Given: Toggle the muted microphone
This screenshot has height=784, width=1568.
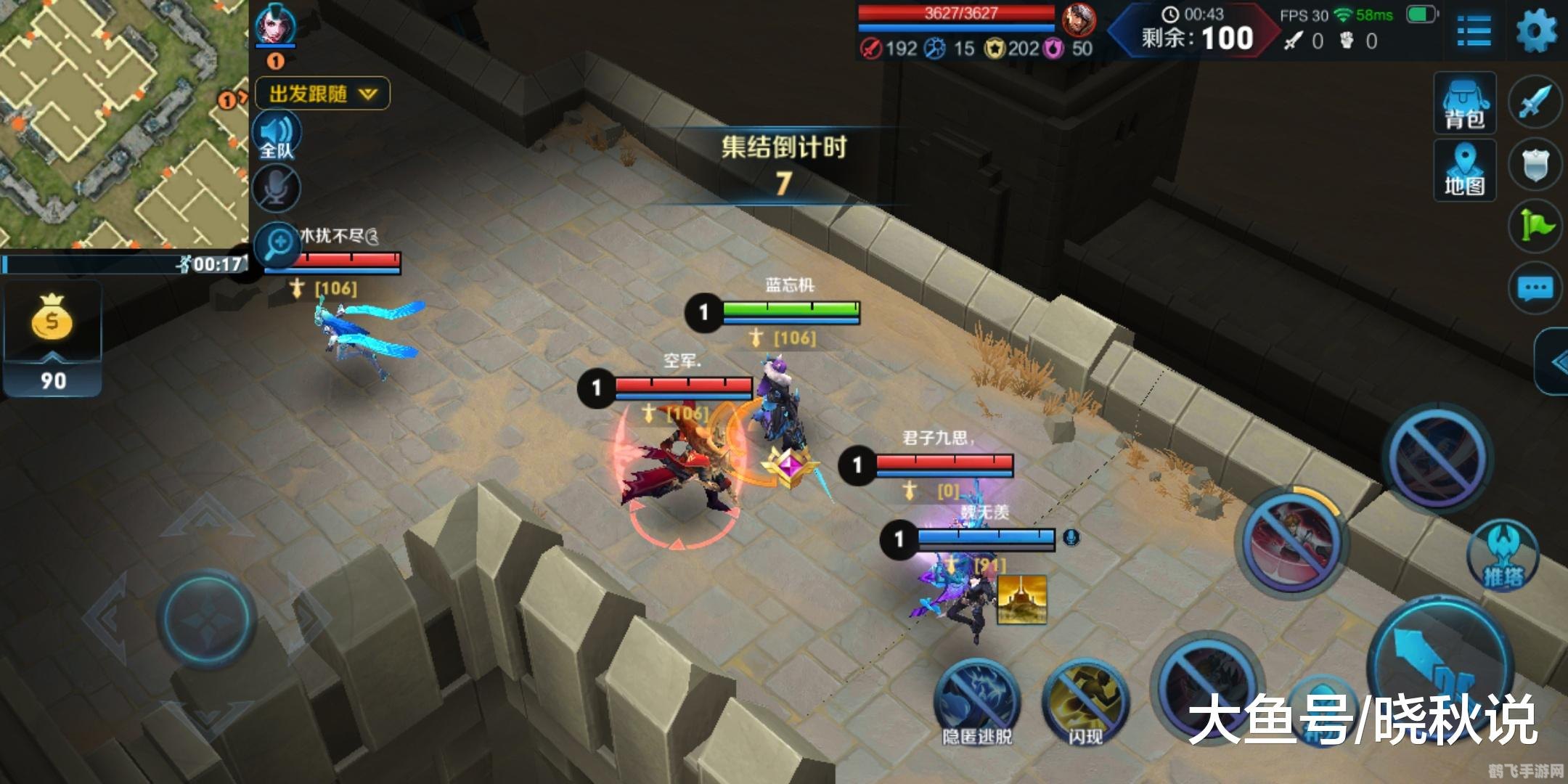Looking at the screenshot, I should tap(277, 188).
